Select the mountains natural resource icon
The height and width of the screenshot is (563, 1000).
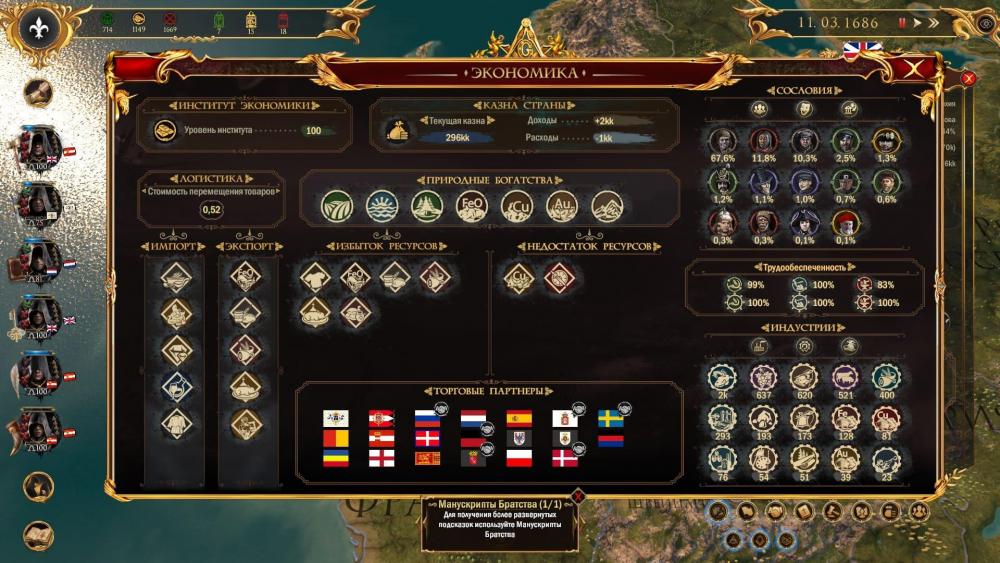tap(607, 206)
